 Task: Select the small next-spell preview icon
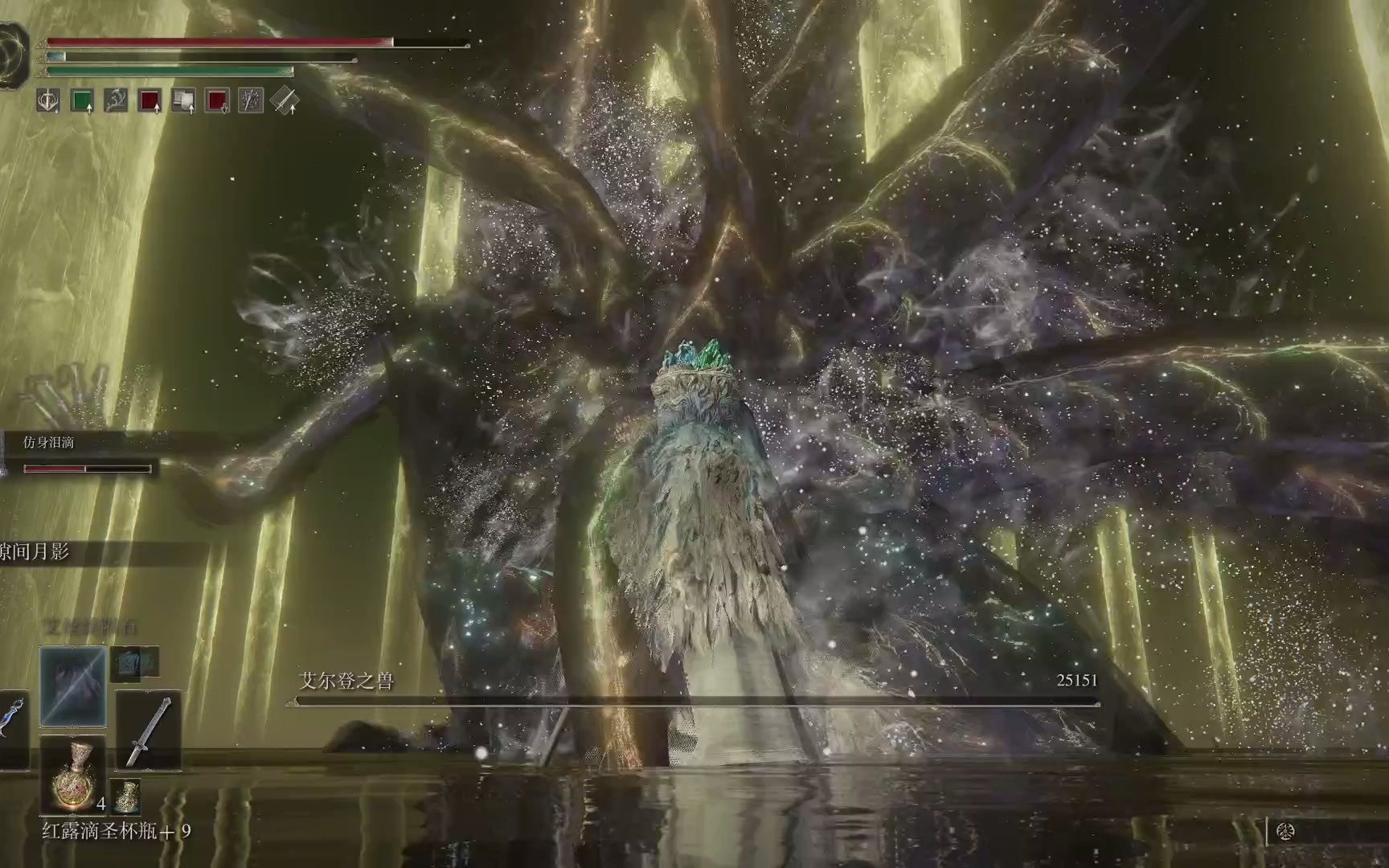click(135, 661)
